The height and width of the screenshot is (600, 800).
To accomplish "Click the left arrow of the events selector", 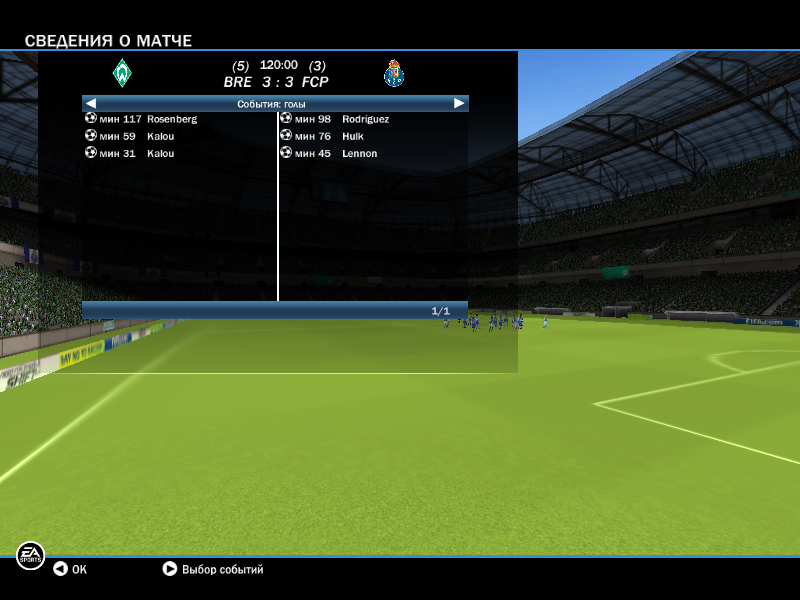I will point(90,103).
